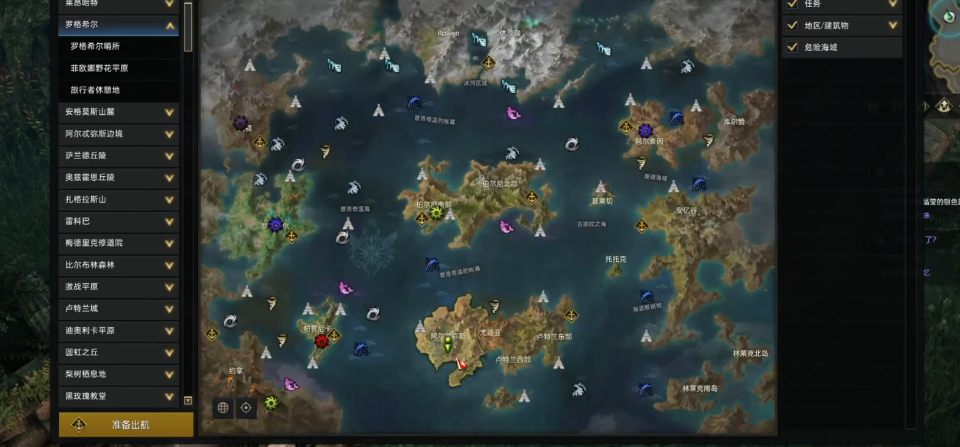Click the 准备出航 set sail button

coord(127,424)
